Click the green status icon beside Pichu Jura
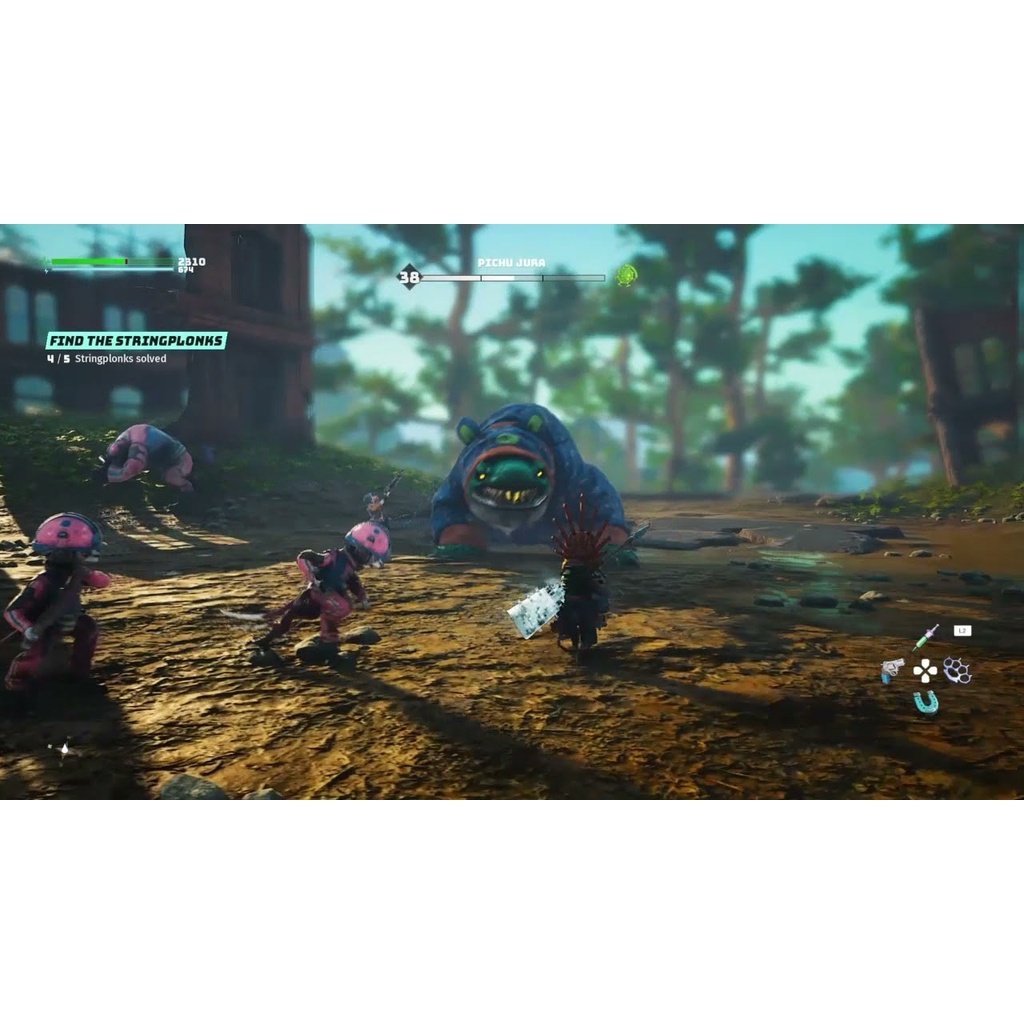Screen dimensions: 1024x1024 tap(627, 275)
